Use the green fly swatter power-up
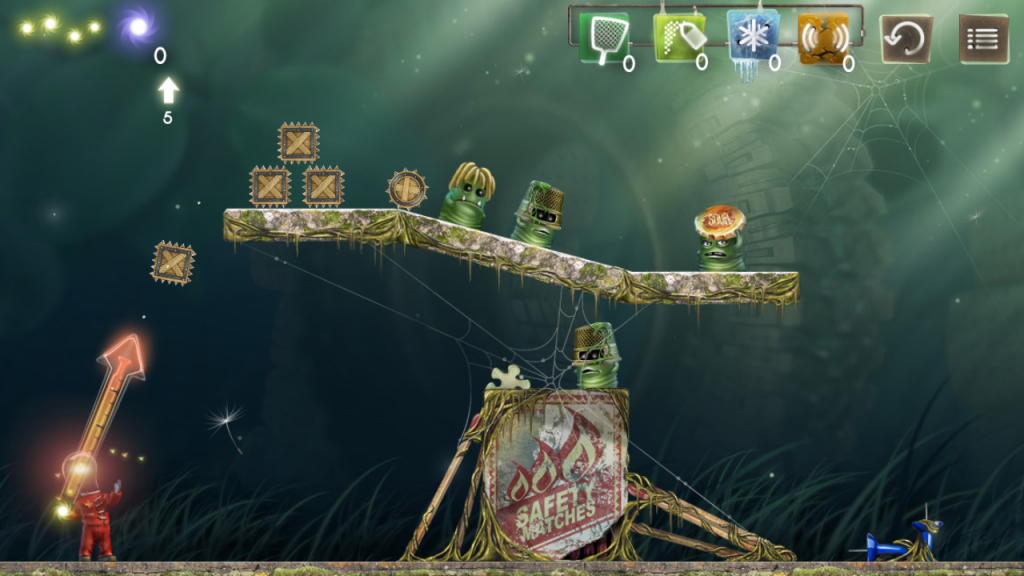Image resolution: width=1024 pixels, height=576 pixels. (604, 38)
